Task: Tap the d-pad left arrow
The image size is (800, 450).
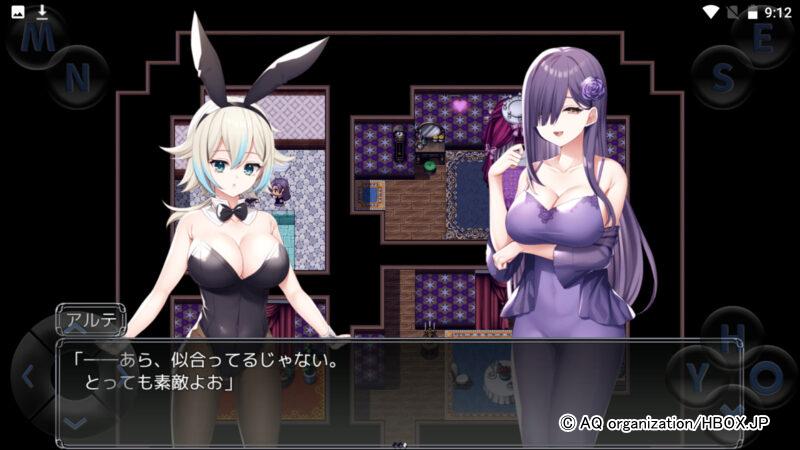Action: tap(28, 377)
